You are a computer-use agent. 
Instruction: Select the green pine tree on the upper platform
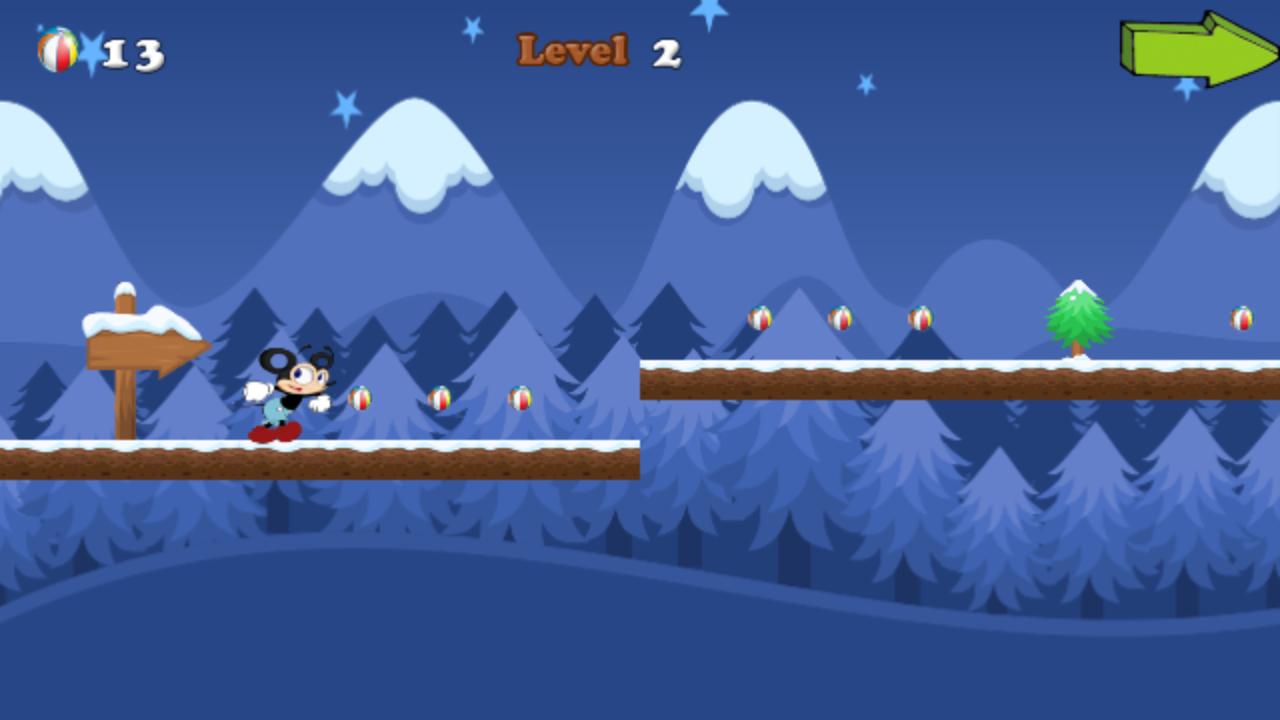point(1078,320)
